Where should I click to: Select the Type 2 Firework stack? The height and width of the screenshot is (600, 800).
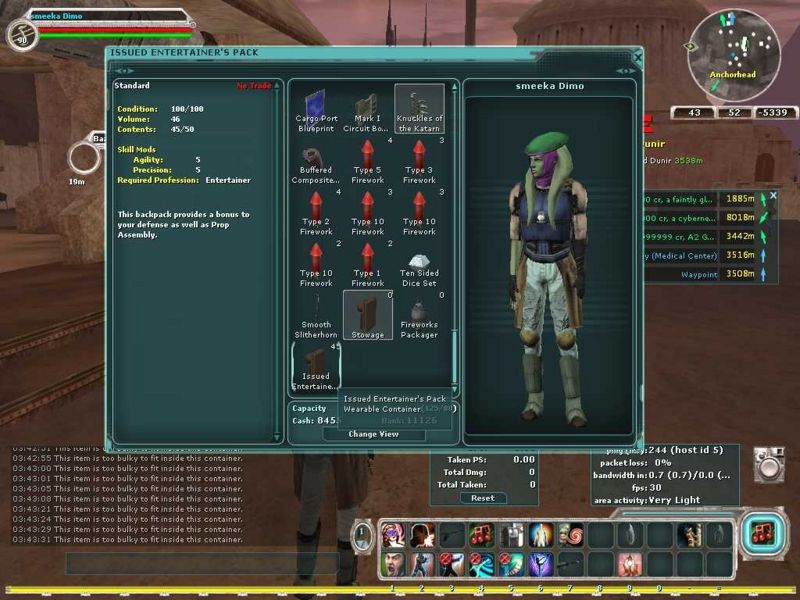pos(315,212)
